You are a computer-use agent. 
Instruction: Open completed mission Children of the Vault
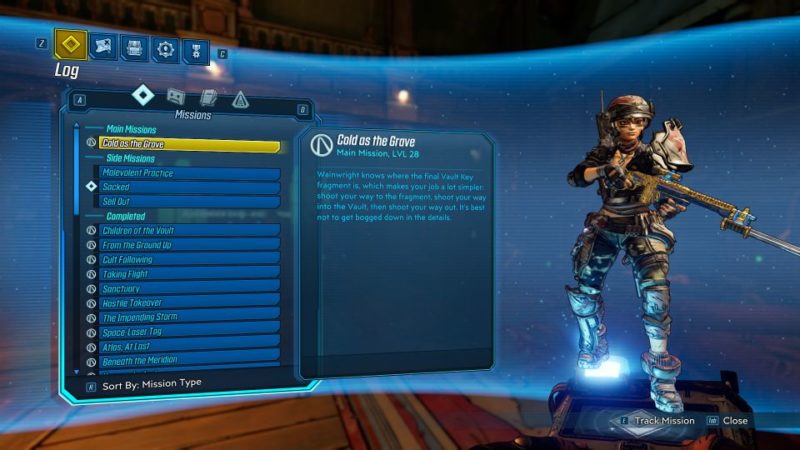point(190,231)
